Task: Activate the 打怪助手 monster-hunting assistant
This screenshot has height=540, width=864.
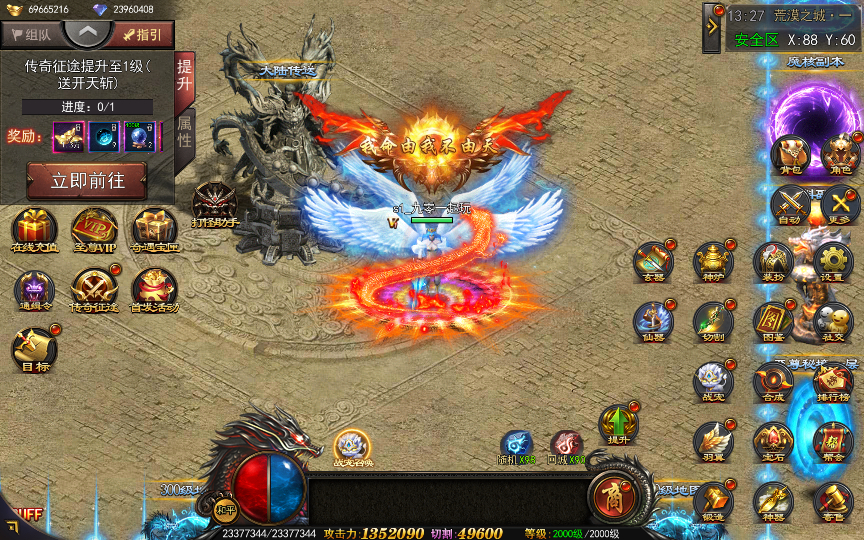Action: (x=214, y=203)
